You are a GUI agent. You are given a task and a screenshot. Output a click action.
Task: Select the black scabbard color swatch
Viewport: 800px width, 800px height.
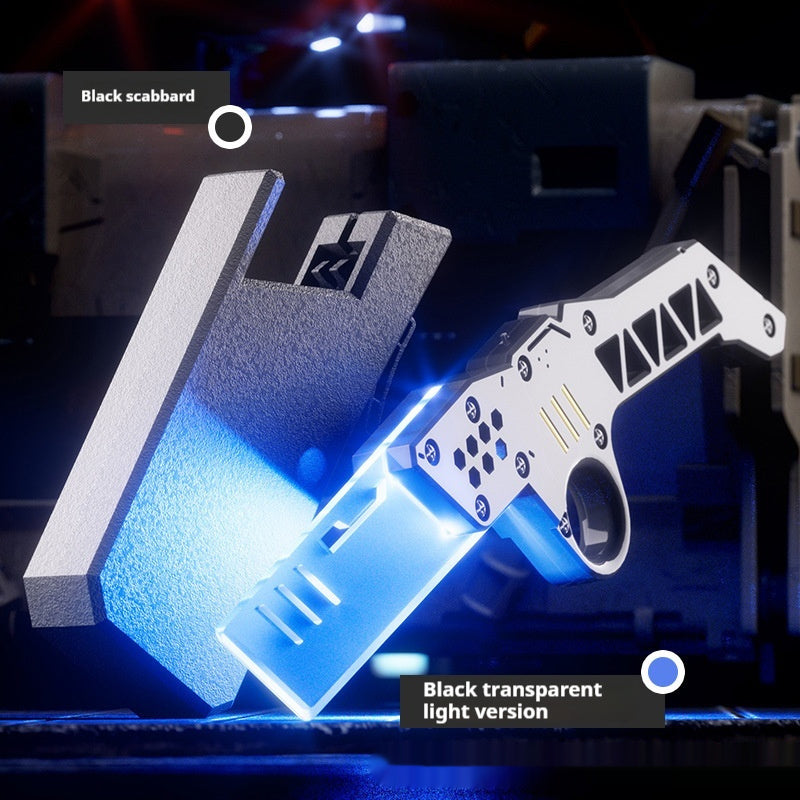[x=230, y=127]
